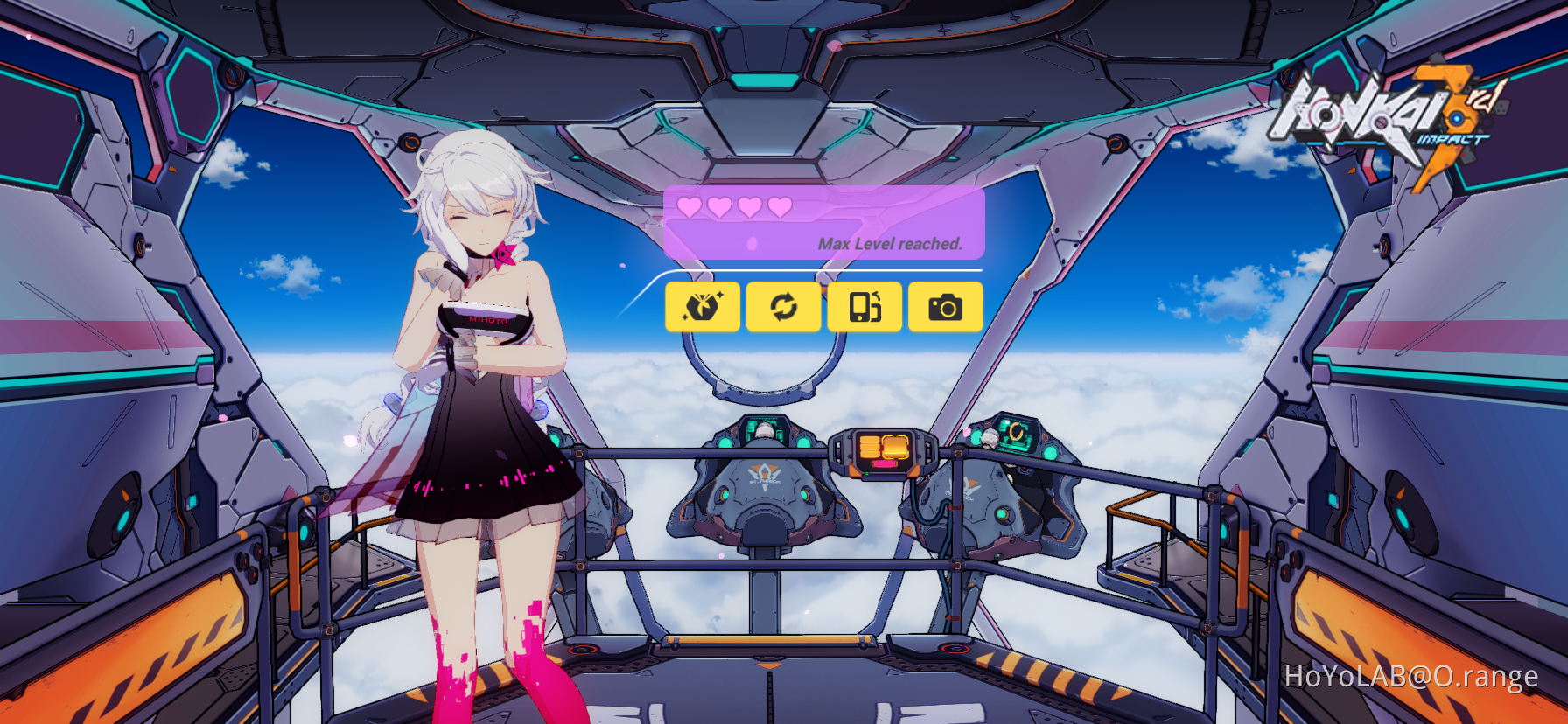
Task: Click the refresh/cycle icon
Action: click(x=784, y=306)
